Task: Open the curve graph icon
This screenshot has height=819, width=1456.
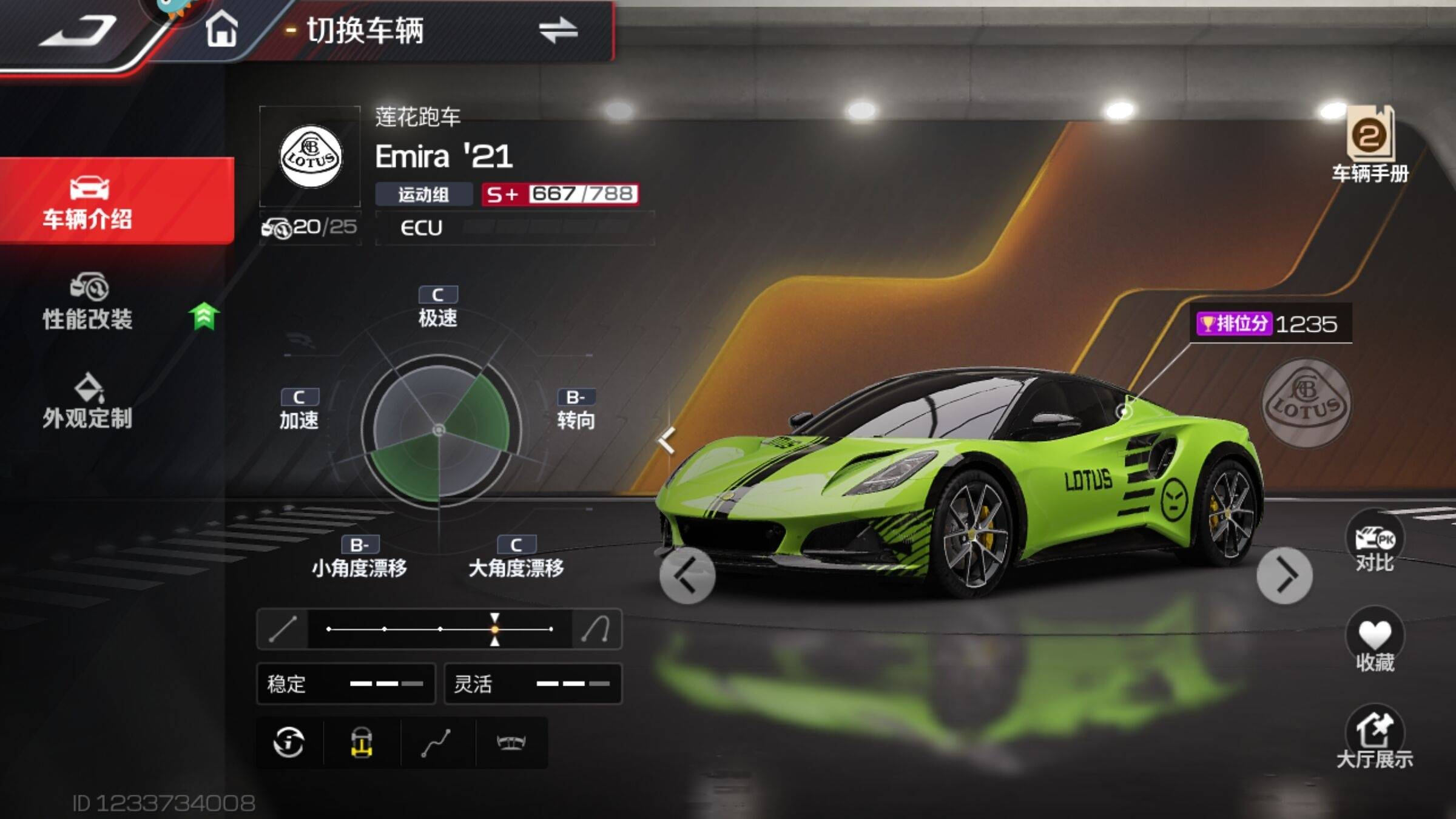Action: [436, 743]
